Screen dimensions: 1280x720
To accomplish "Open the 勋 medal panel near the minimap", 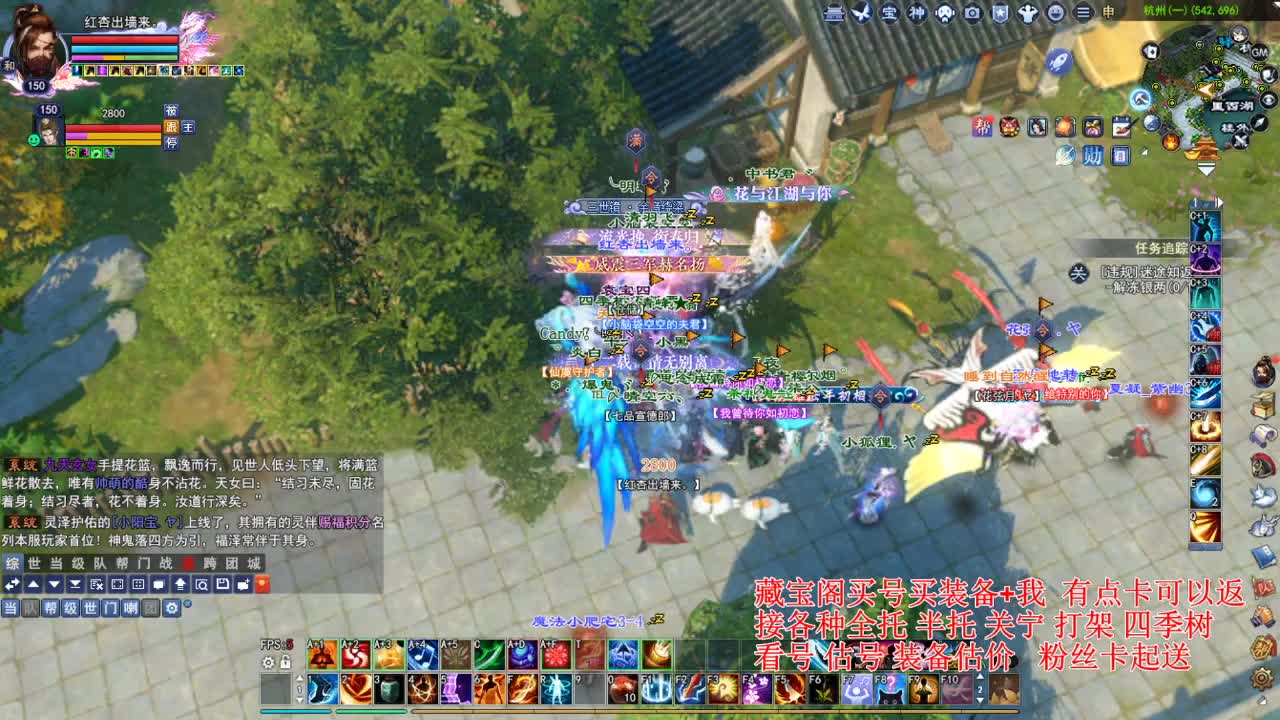I will 1093,156.
